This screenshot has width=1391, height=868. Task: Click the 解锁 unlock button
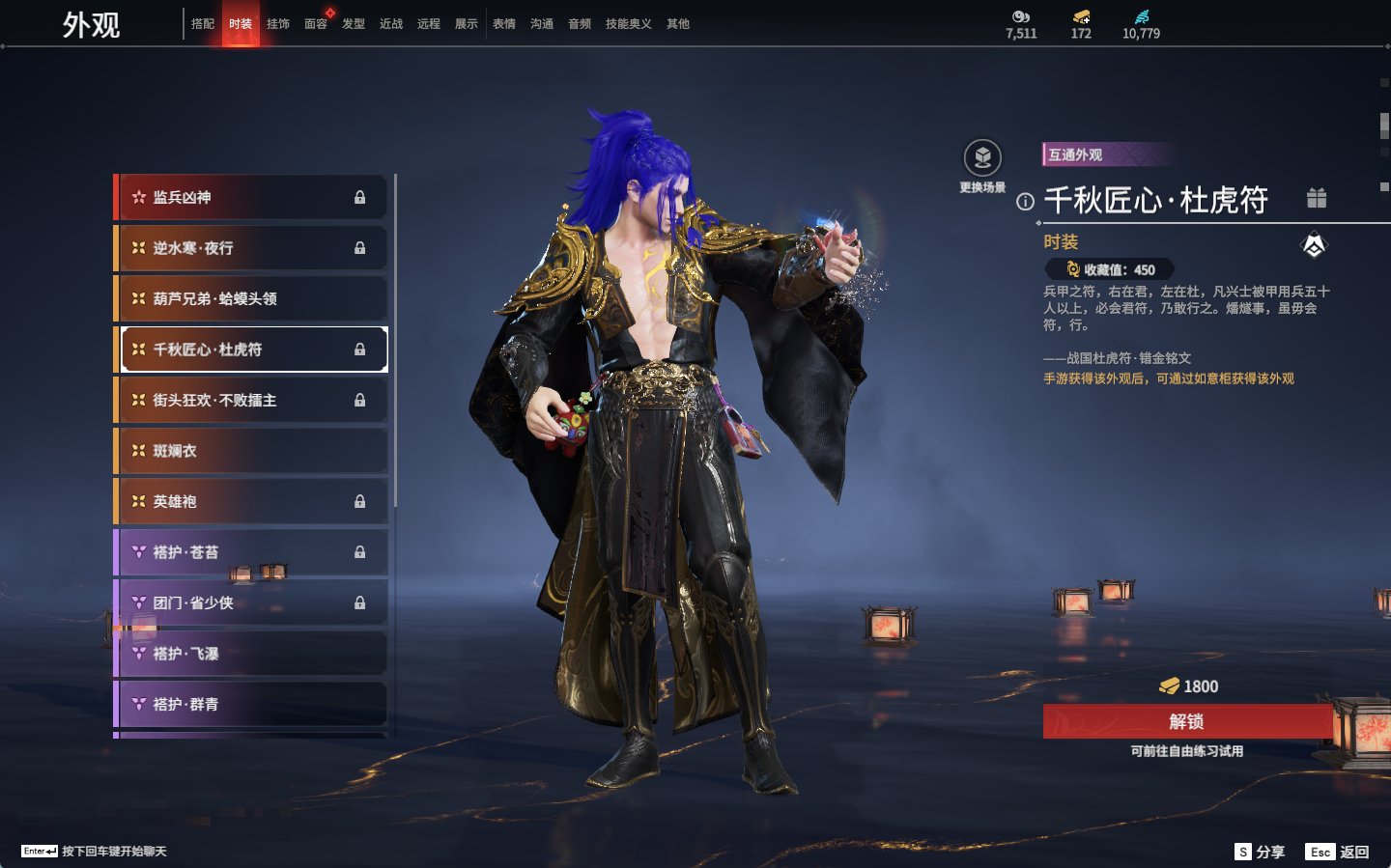[1186, 721]
